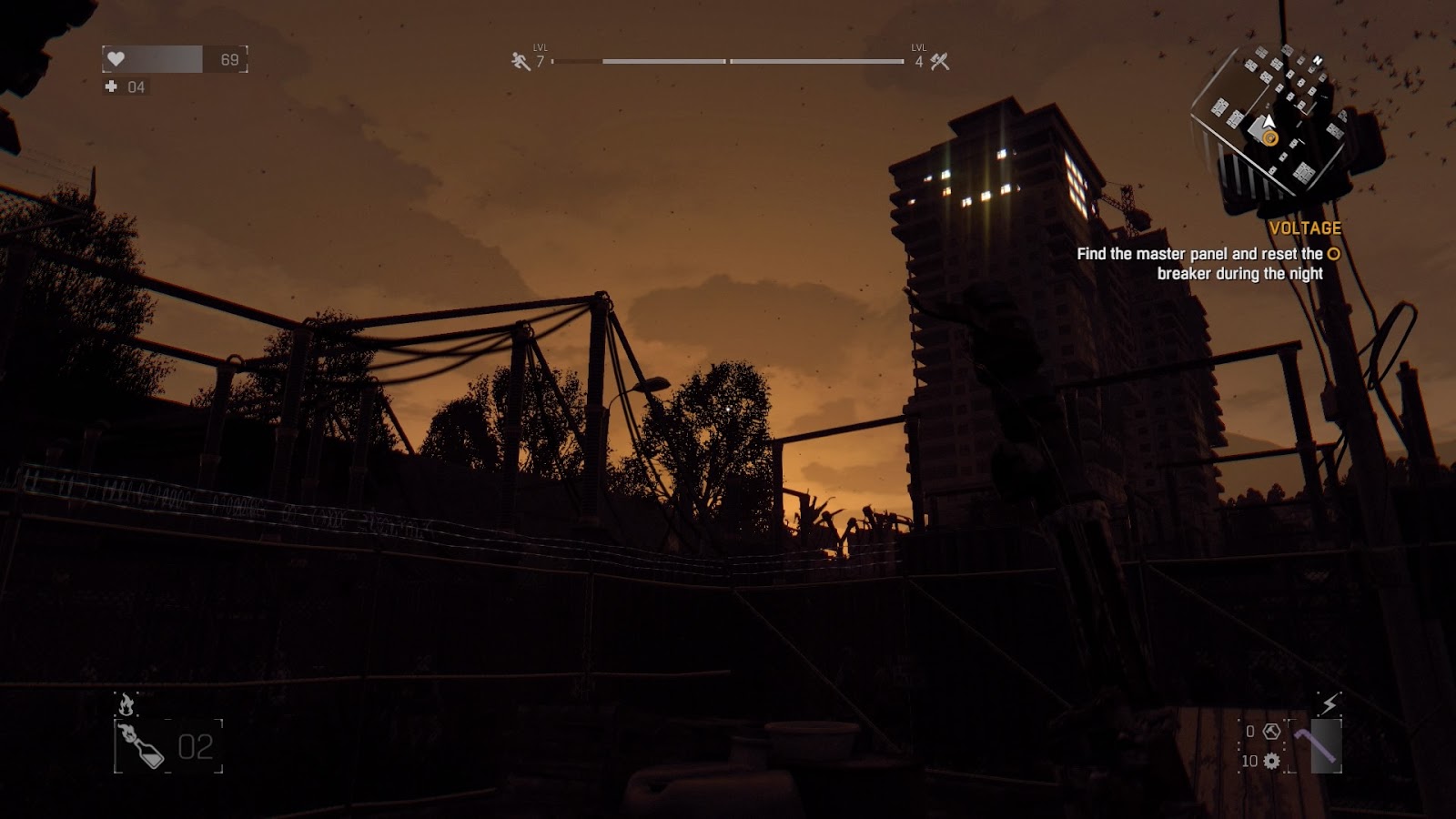Click the medkit cross icon
The image size is (1456, 819).
[x=111, y=88]
